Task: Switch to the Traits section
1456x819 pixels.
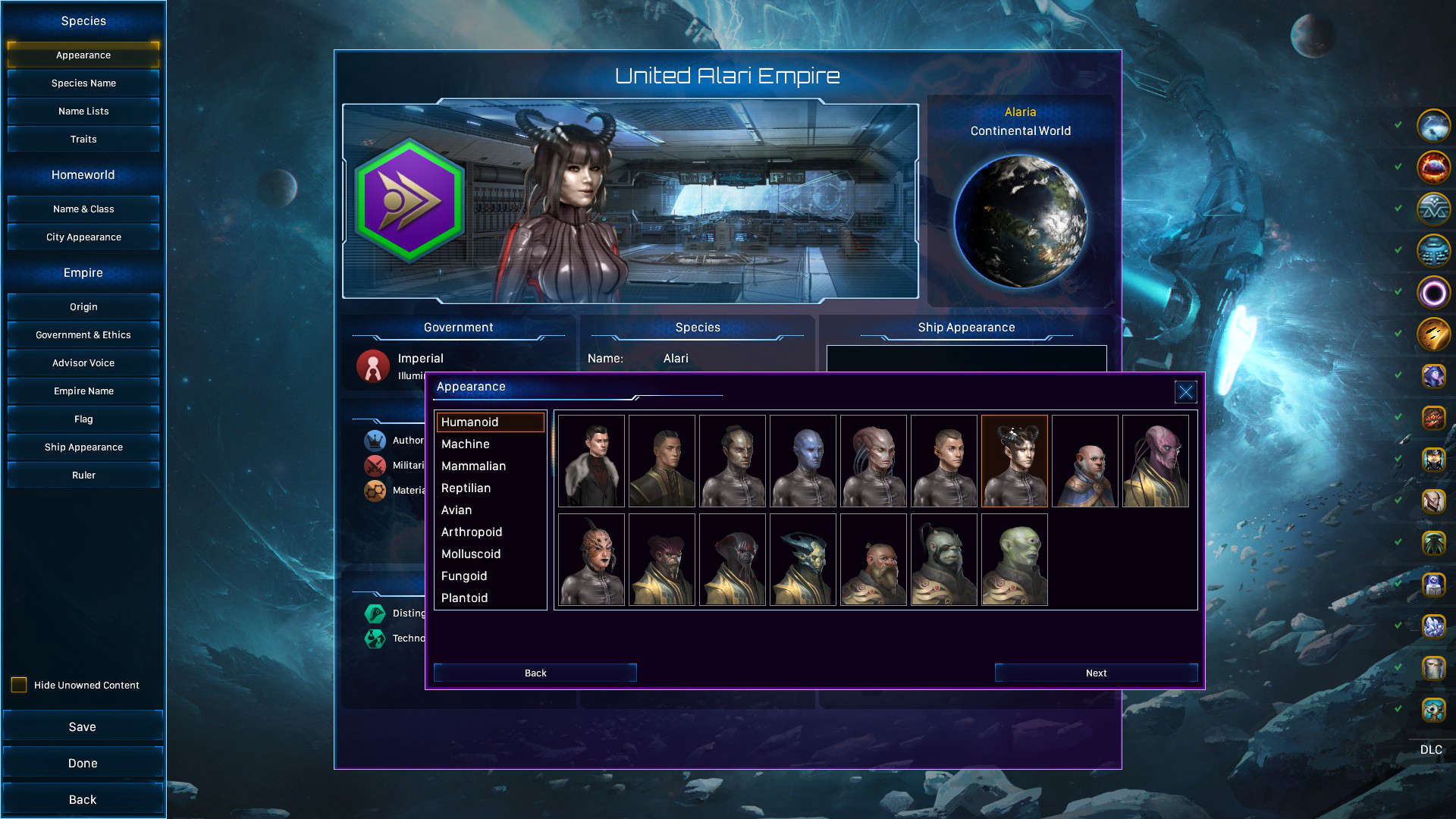Action: point(83,139)
